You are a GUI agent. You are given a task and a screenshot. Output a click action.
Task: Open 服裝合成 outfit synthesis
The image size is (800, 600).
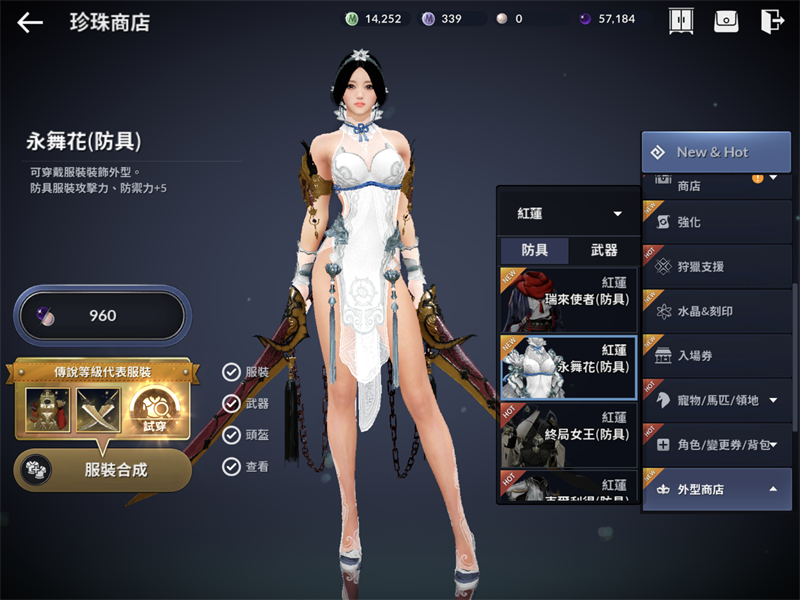pos(102,469)
